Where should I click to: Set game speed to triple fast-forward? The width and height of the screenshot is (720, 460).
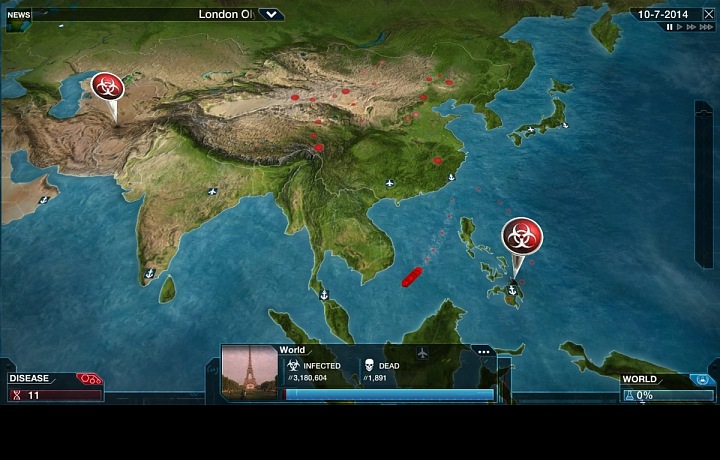click(x=704, y=27)
